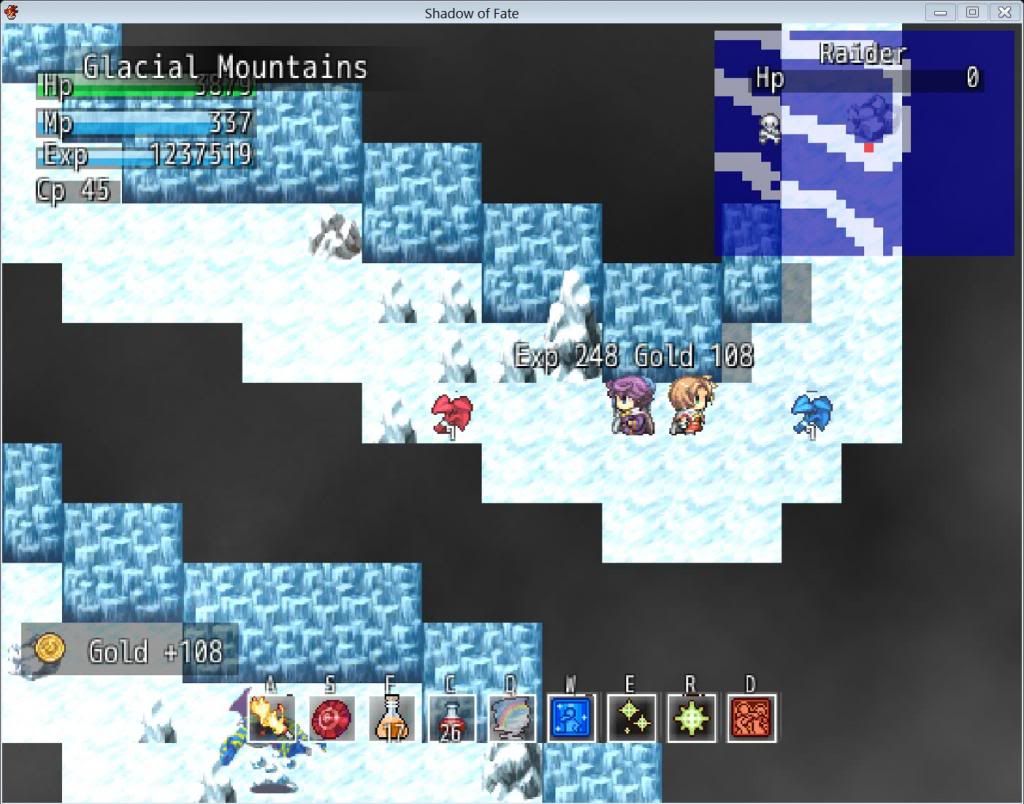Use the orange-red figure skill icon
The width and height of the screenshot is (1024, 804).
751,718
